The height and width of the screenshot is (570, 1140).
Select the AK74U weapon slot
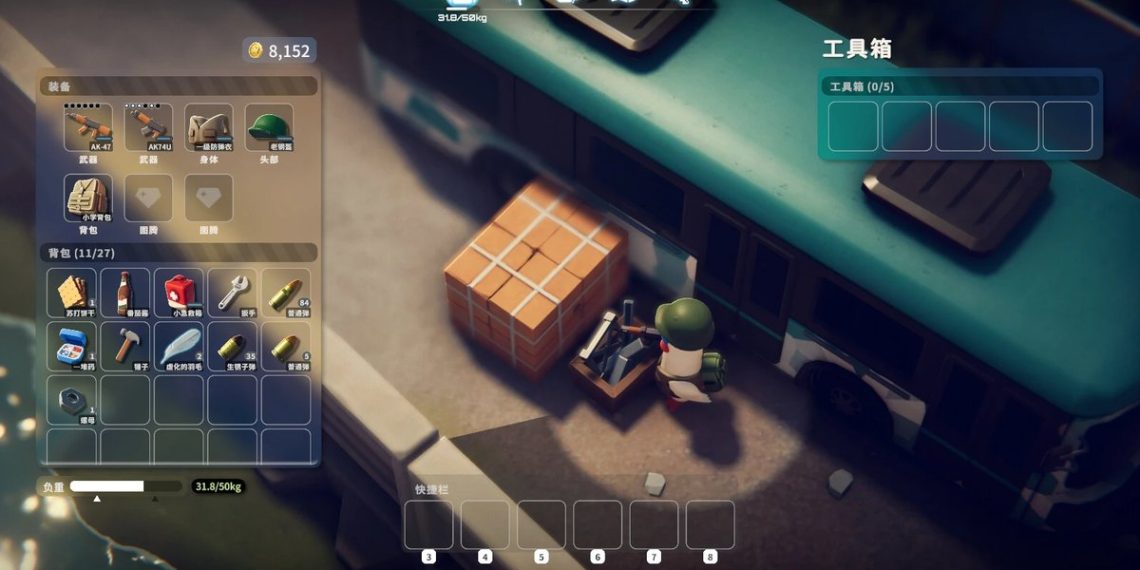pyautogui.click(x=148, y=128)
